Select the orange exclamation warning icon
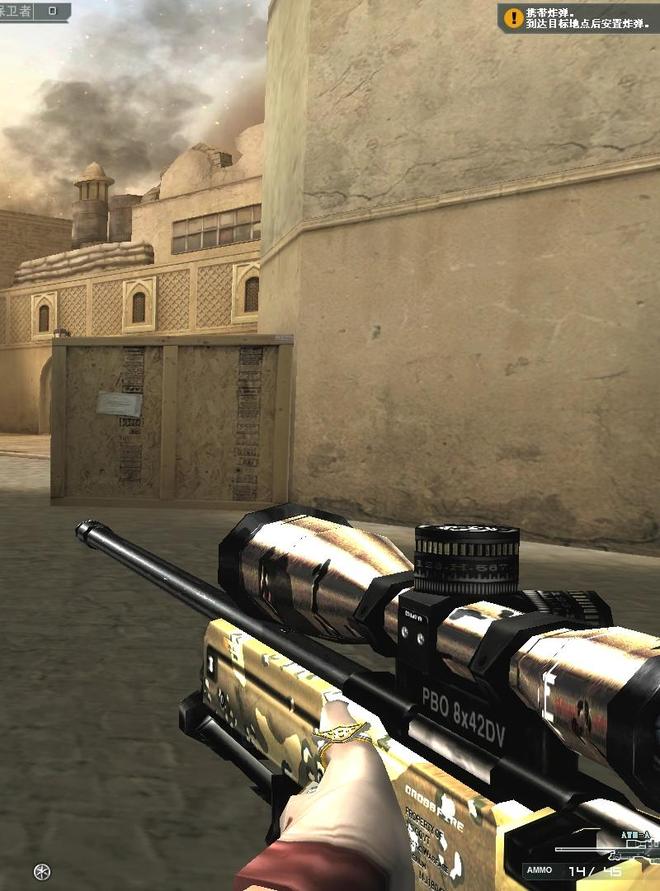Image resolution: width=660 pixels, height=891 pixels. pos(512,17)
